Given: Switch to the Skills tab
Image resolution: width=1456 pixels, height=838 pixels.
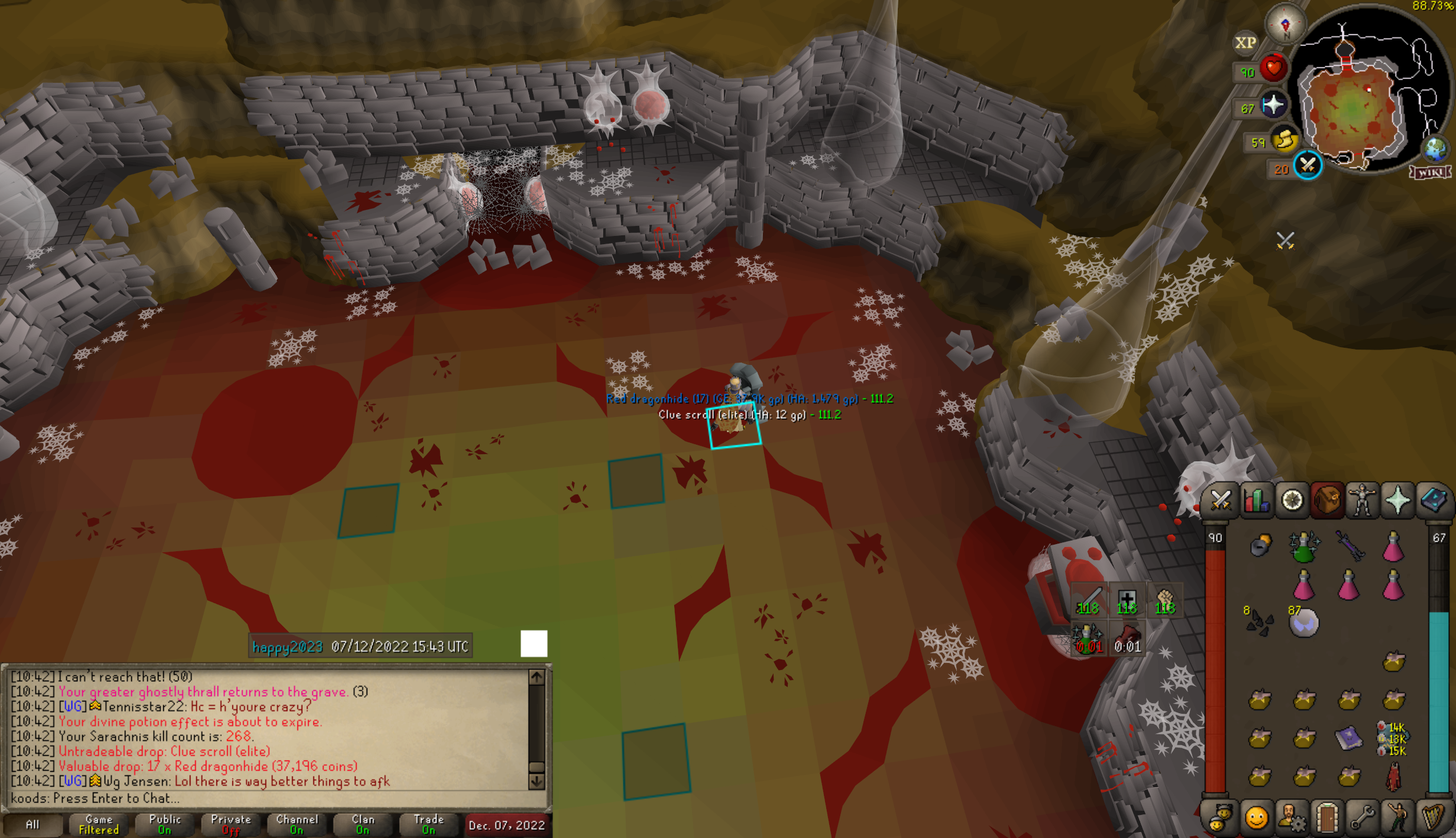Looking at the screenshot, I should click(x=1256, y=501).
